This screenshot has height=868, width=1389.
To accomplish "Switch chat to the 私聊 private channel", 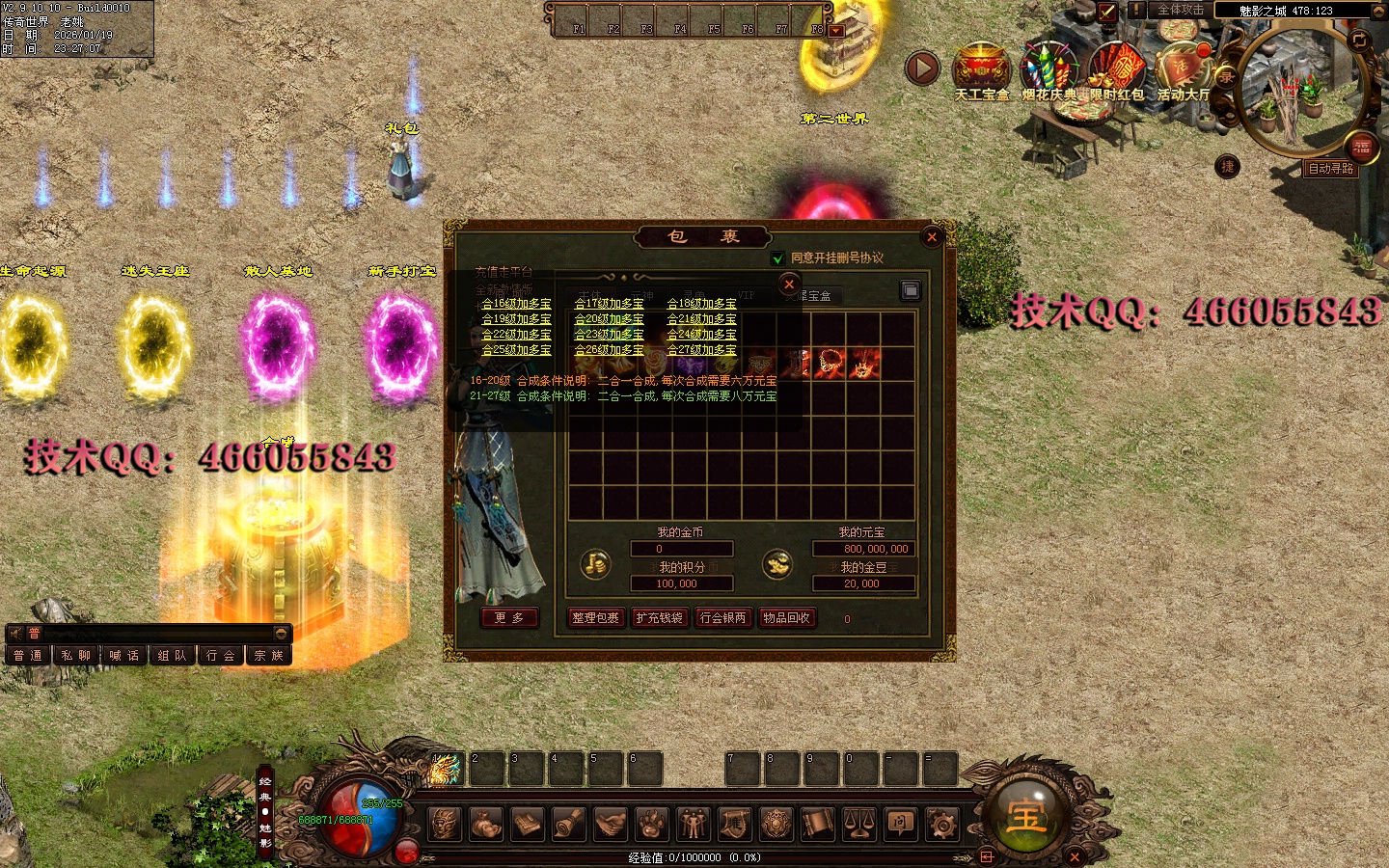I will (x=76, y=656).
